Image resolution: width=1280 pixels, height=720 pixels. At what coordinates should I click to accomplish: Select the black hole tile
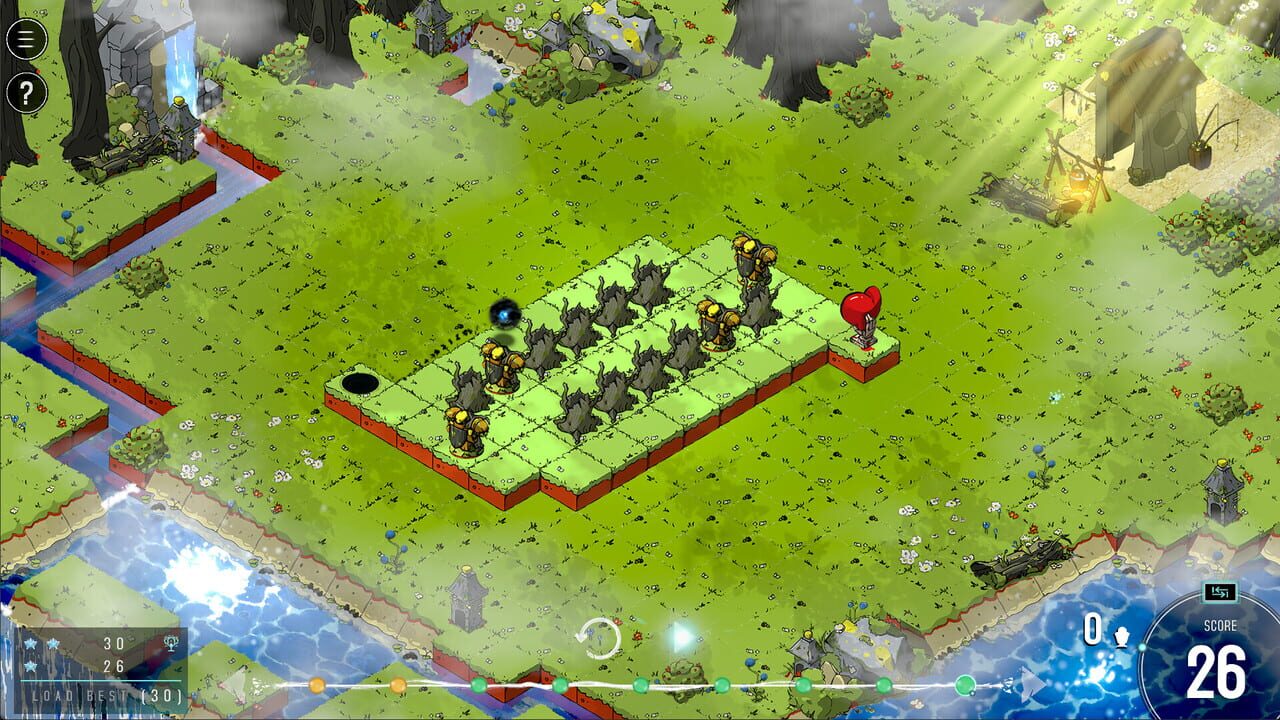[x=358, y=381]
